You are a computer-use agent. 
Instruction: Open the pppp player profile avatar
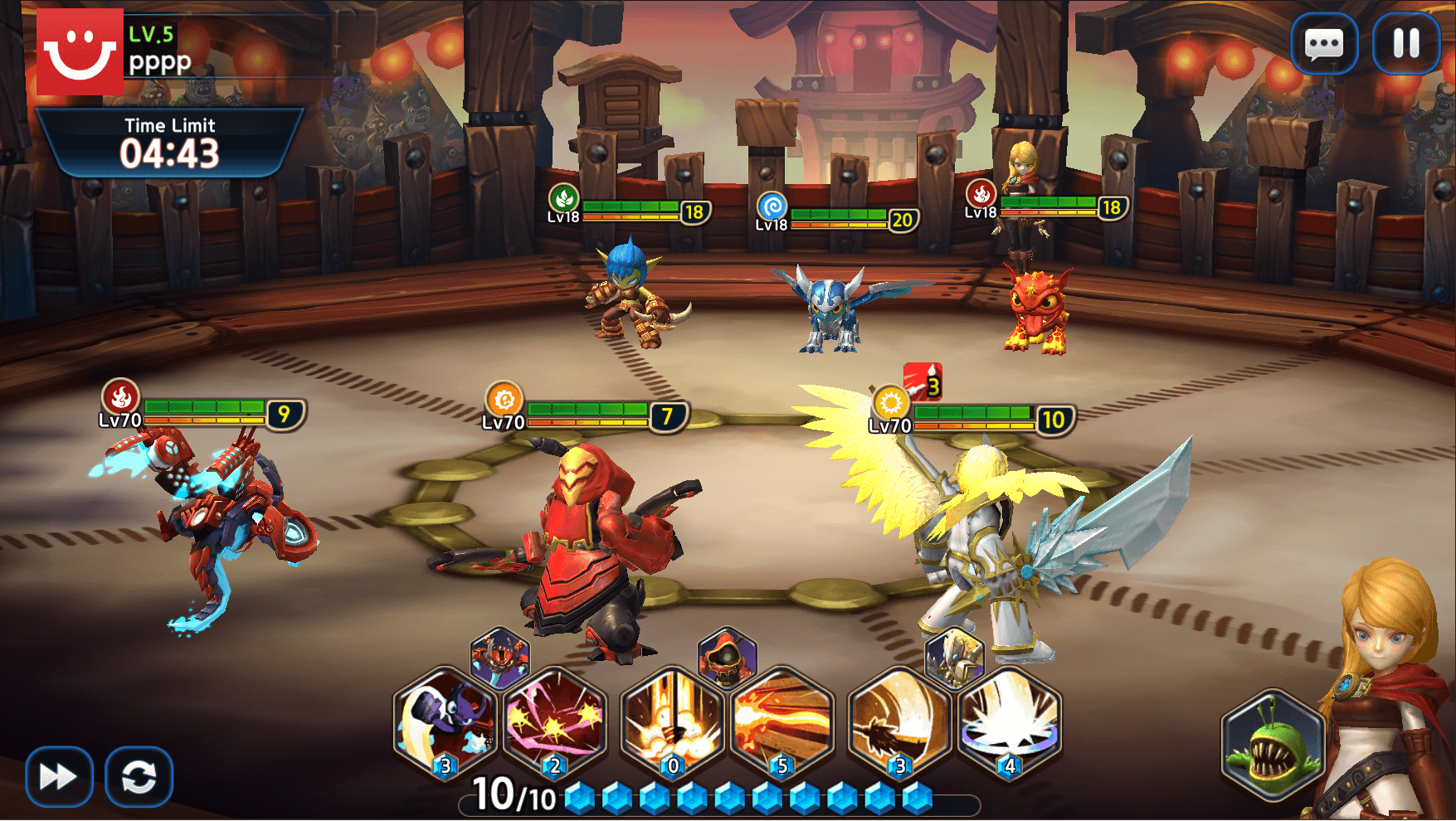(x=79, y=51)
